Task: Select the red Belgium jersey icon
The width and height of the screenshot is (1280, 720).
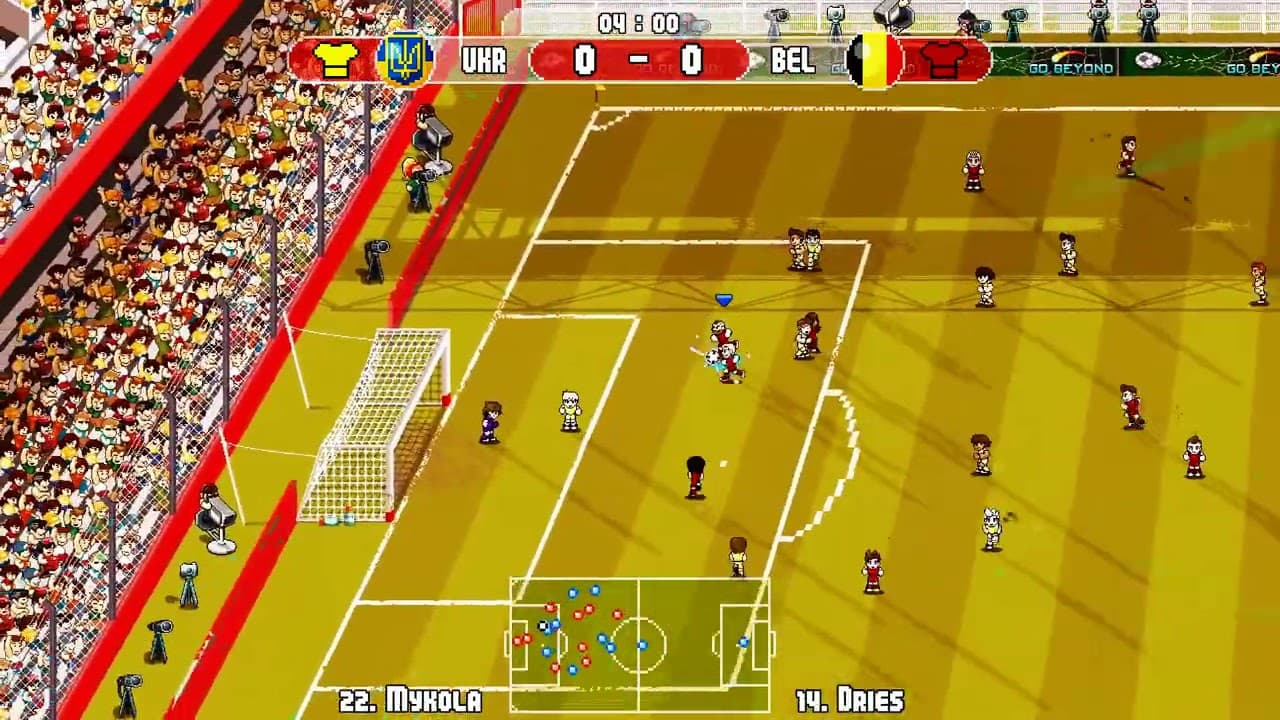Action: [944, 60]
